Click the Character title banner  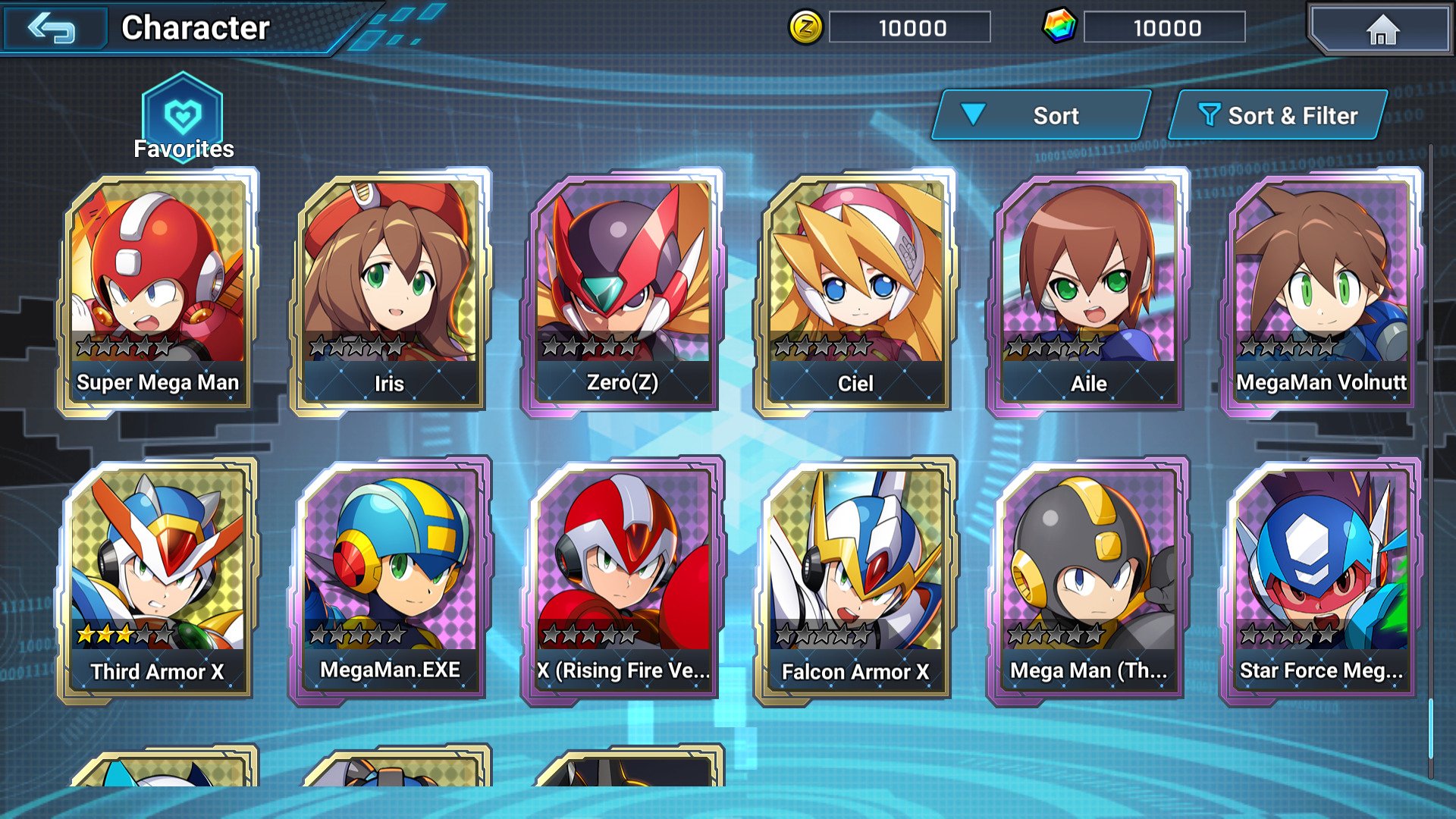[194, 28]
